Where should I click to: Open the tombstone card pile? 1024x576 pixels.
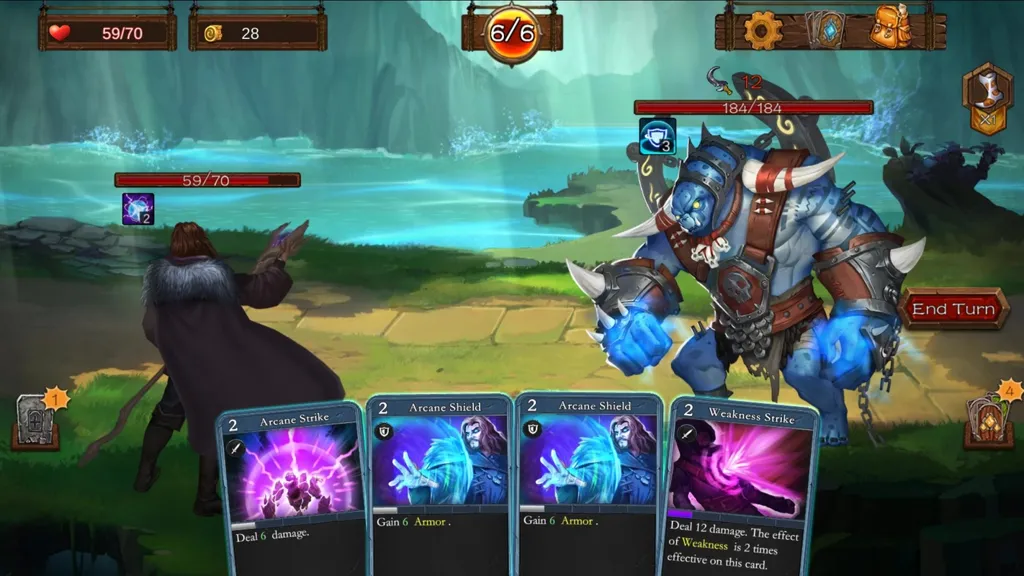click(x=36, y=422)
